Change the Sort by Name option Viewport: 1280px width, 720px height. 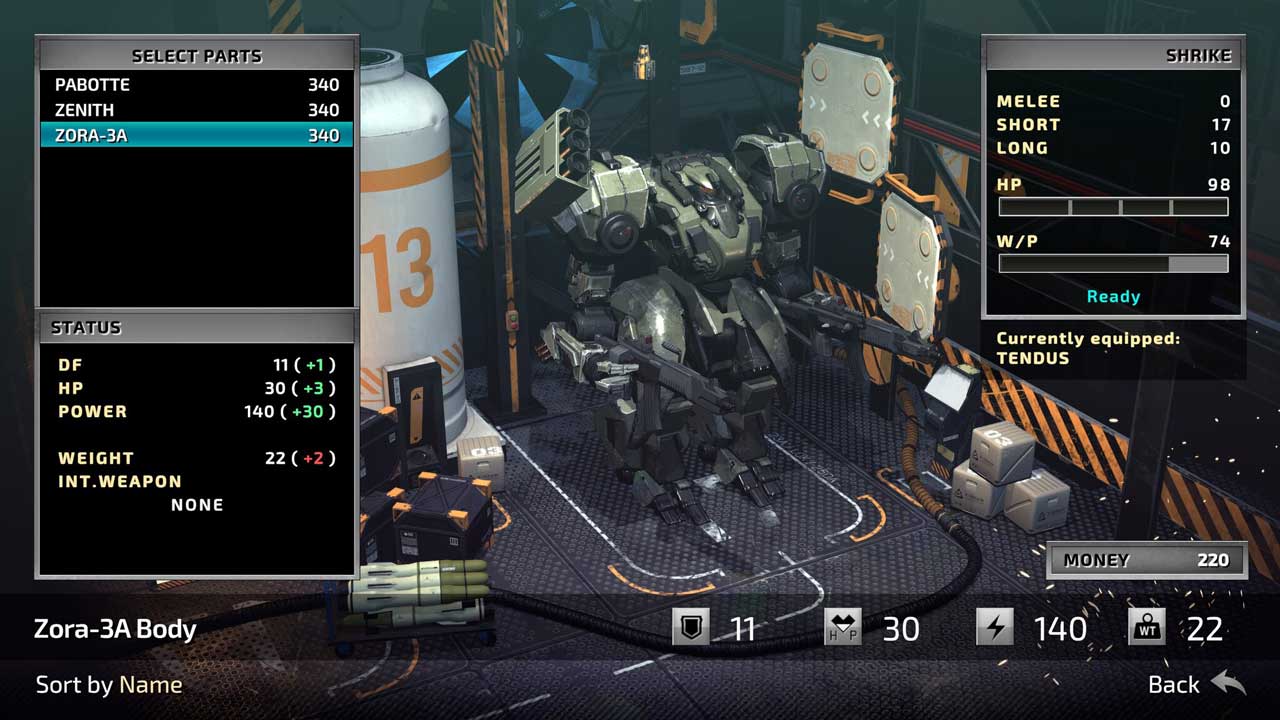(x=109, y=685)
